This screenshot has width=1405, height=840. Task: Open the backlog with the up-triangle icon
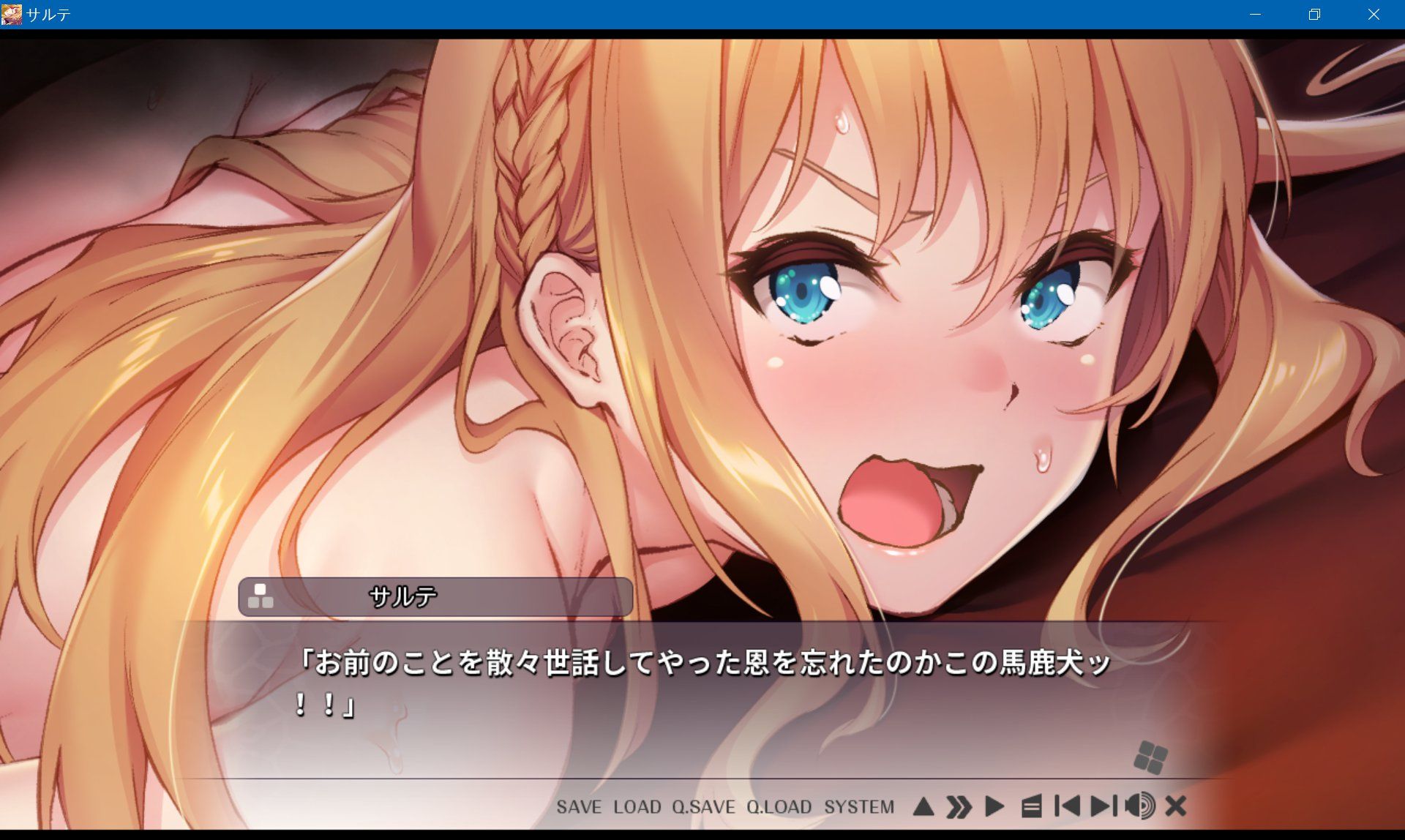pos(923,807)
